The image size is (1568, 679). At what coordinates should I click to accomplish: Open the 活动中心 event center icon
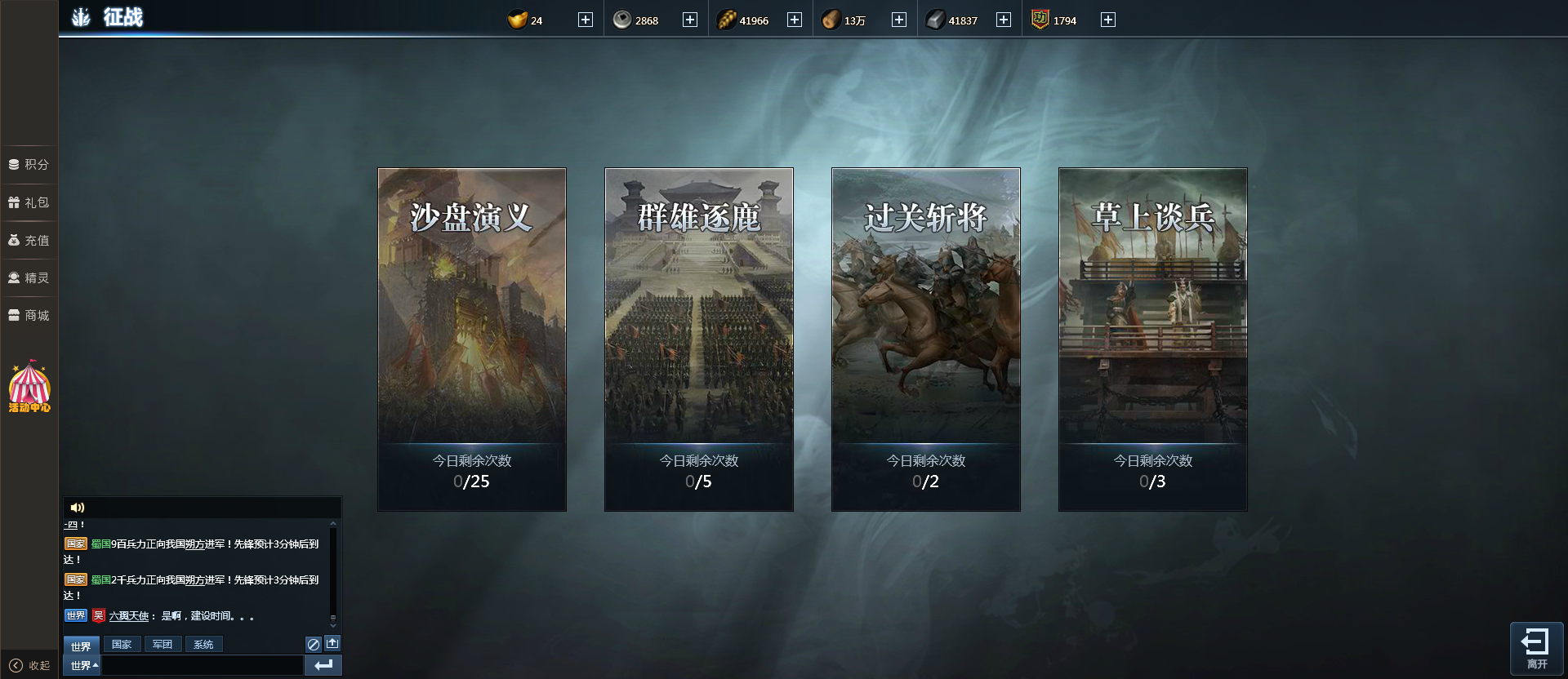pos(29,387)
